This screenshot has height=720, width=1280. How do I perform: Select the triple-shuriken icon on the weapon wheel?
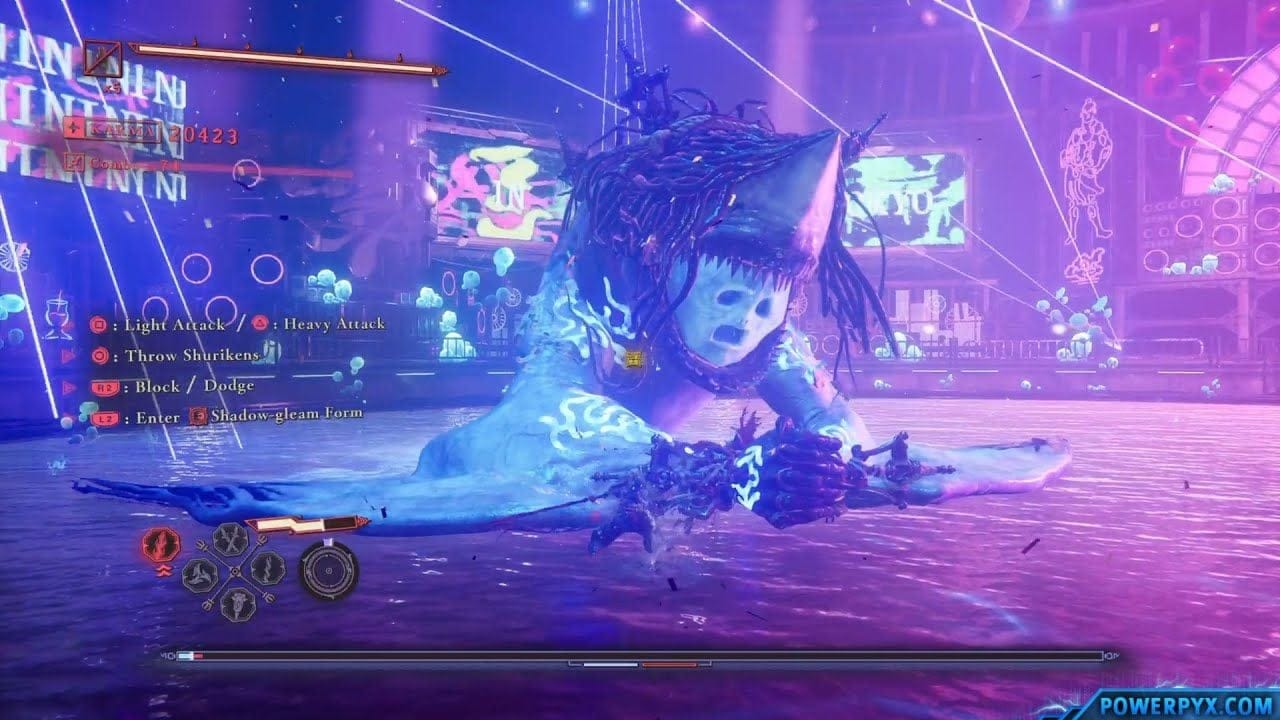(x=198, y=576)
